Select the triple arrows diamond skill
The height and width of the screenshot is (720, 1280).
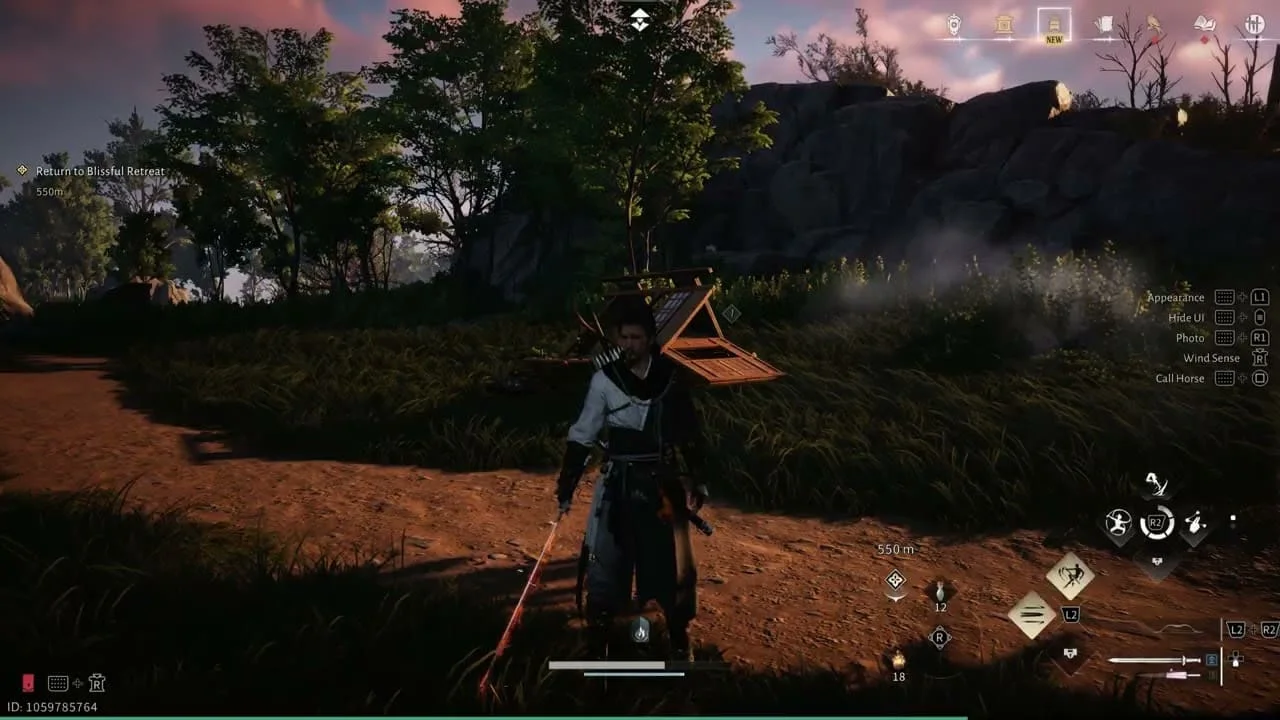pos(1032,614)
